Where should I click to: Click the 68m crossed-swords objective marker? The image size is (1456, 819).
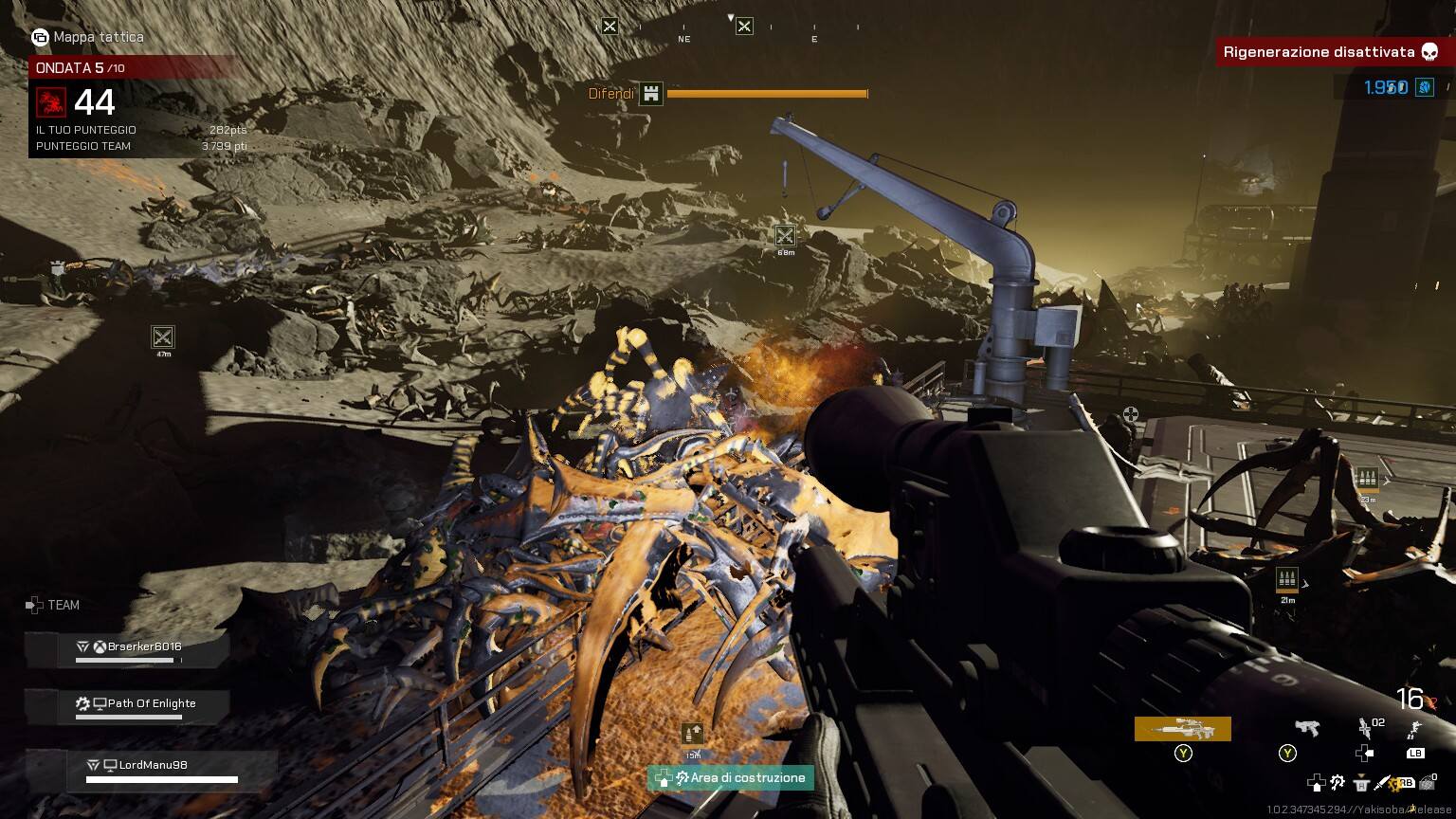coord(785,235)
